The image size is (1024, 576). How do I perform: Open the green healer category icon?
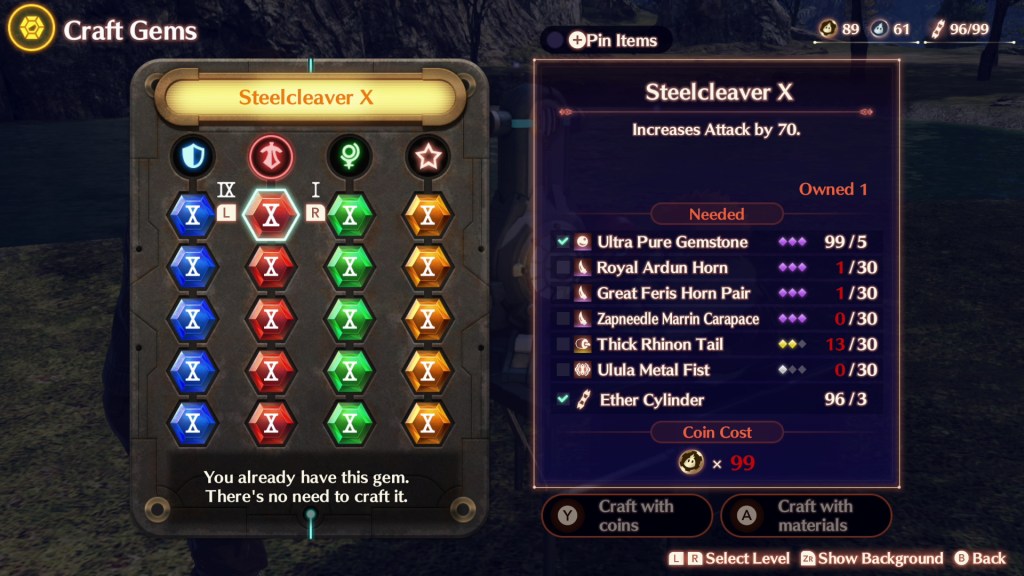[349, 156]
